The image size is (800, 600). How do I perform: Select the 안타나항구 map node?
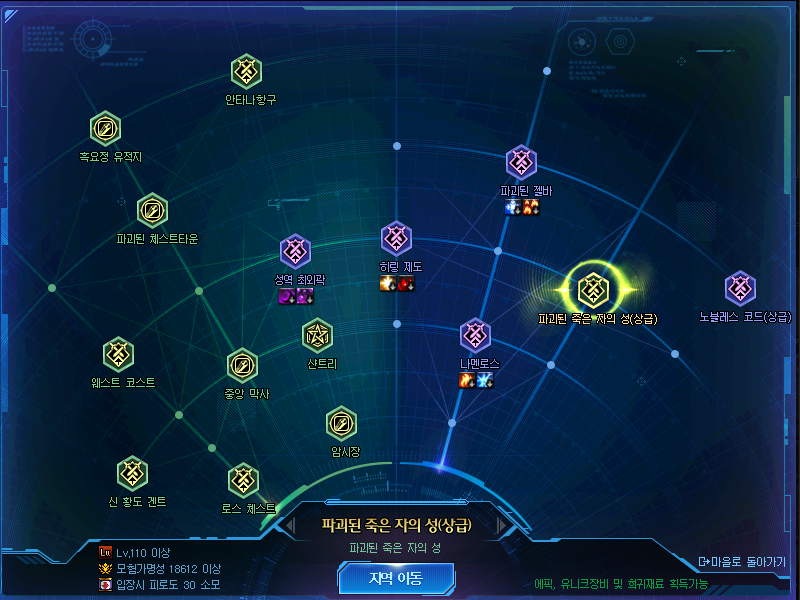point(247,72)
